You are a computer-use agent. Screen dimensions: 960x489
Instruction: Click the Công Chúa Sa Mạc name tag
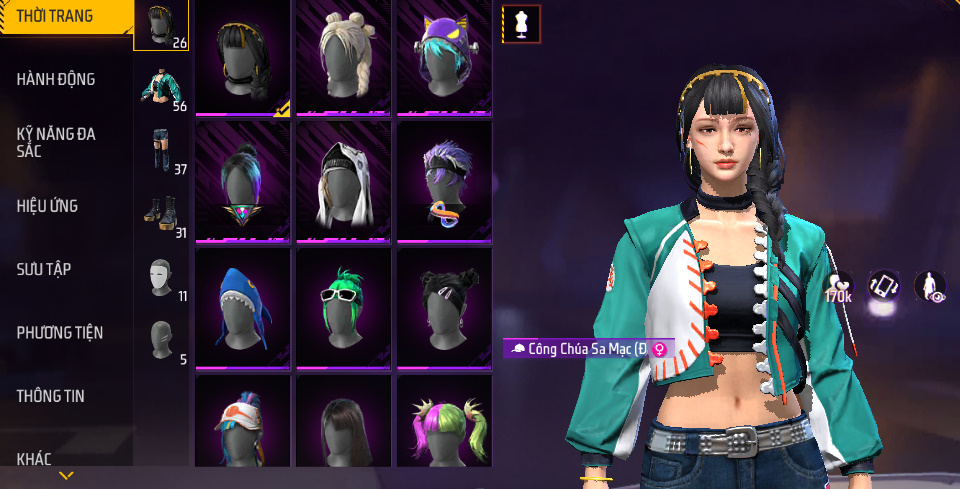pyautogui.click(x=590, y=348)
